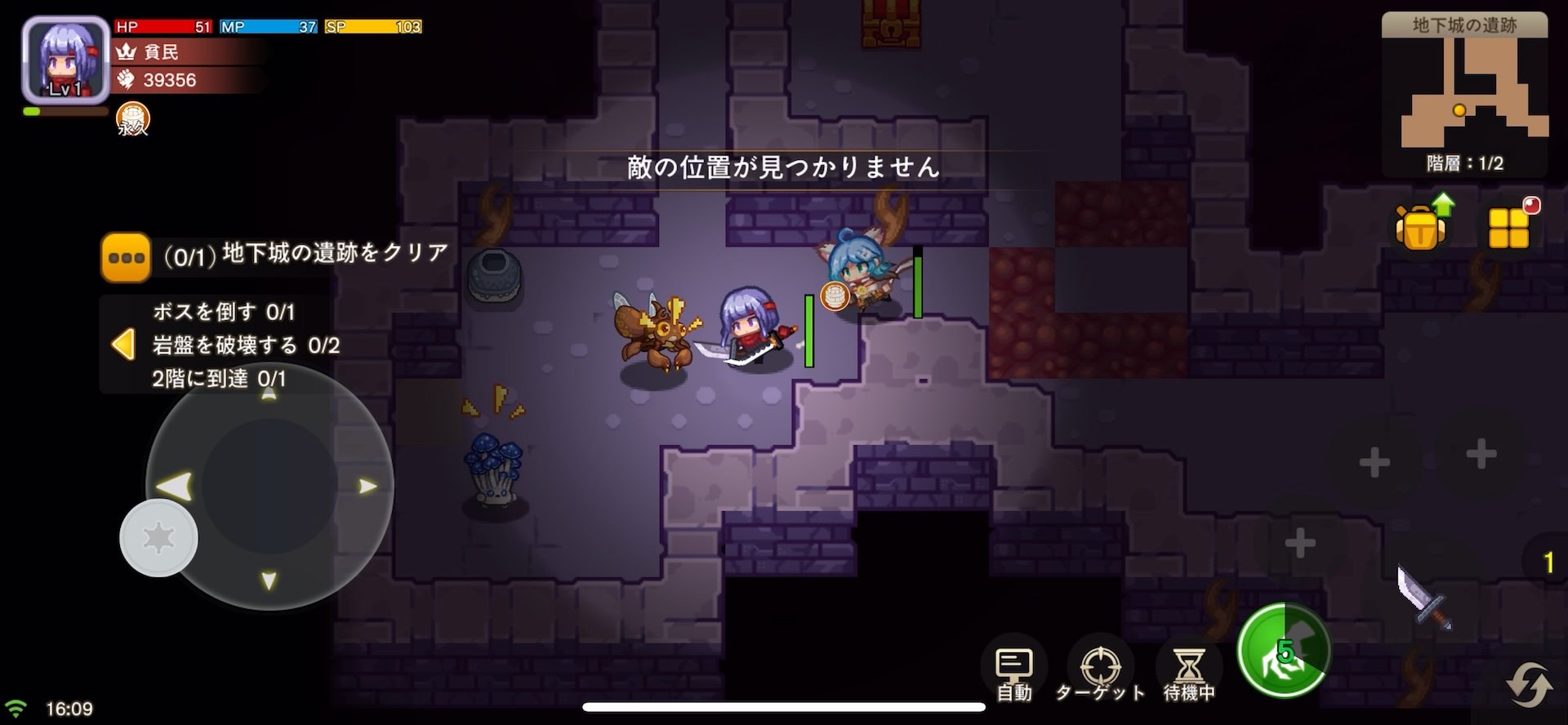Expand the 階層：1/2 floor display
This screenshot has height=725, width=1568.
(x=1464, y=162)
